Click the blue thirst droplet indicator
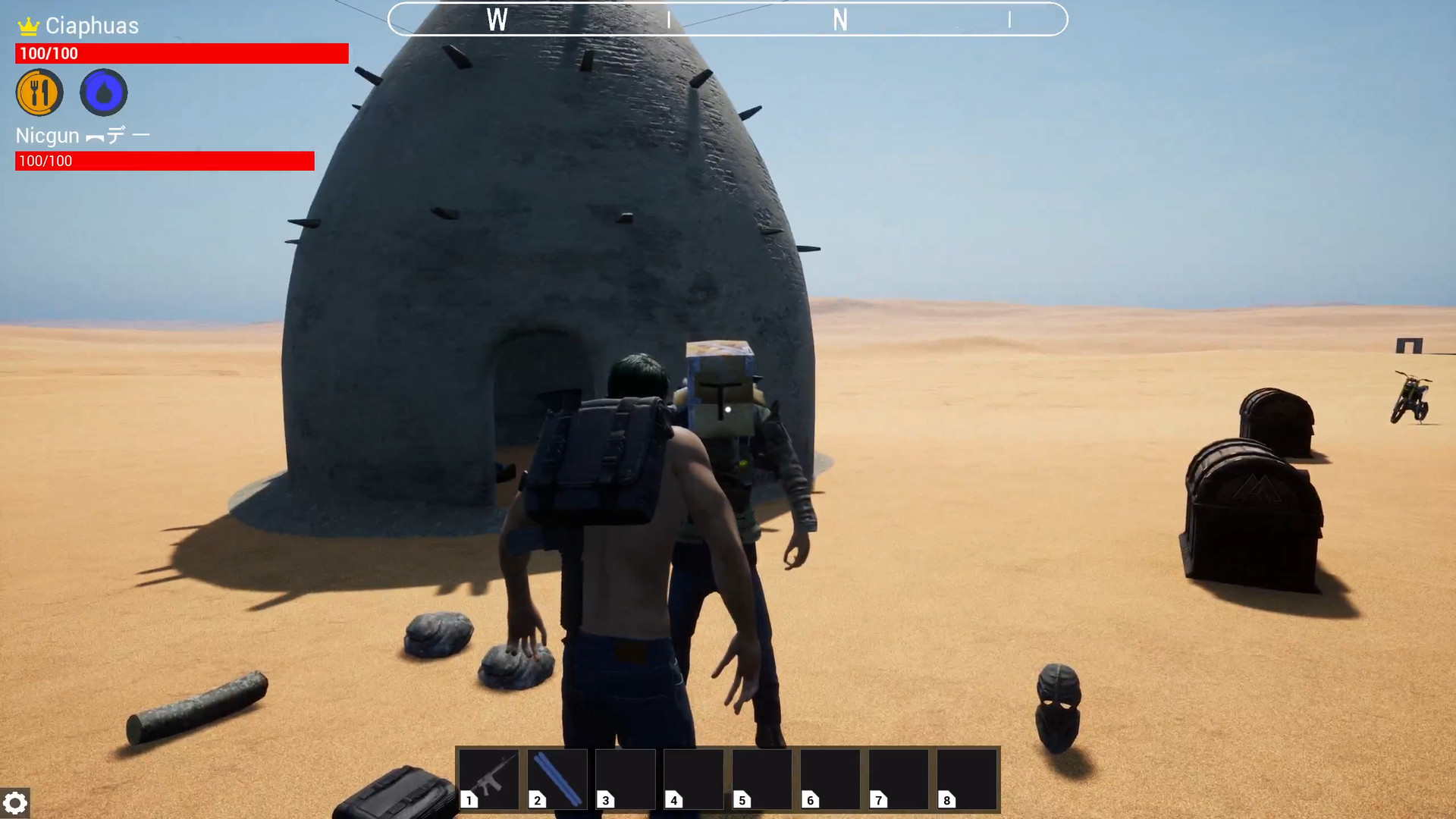This screenshot has height=819, width=1456. (103, 92)
